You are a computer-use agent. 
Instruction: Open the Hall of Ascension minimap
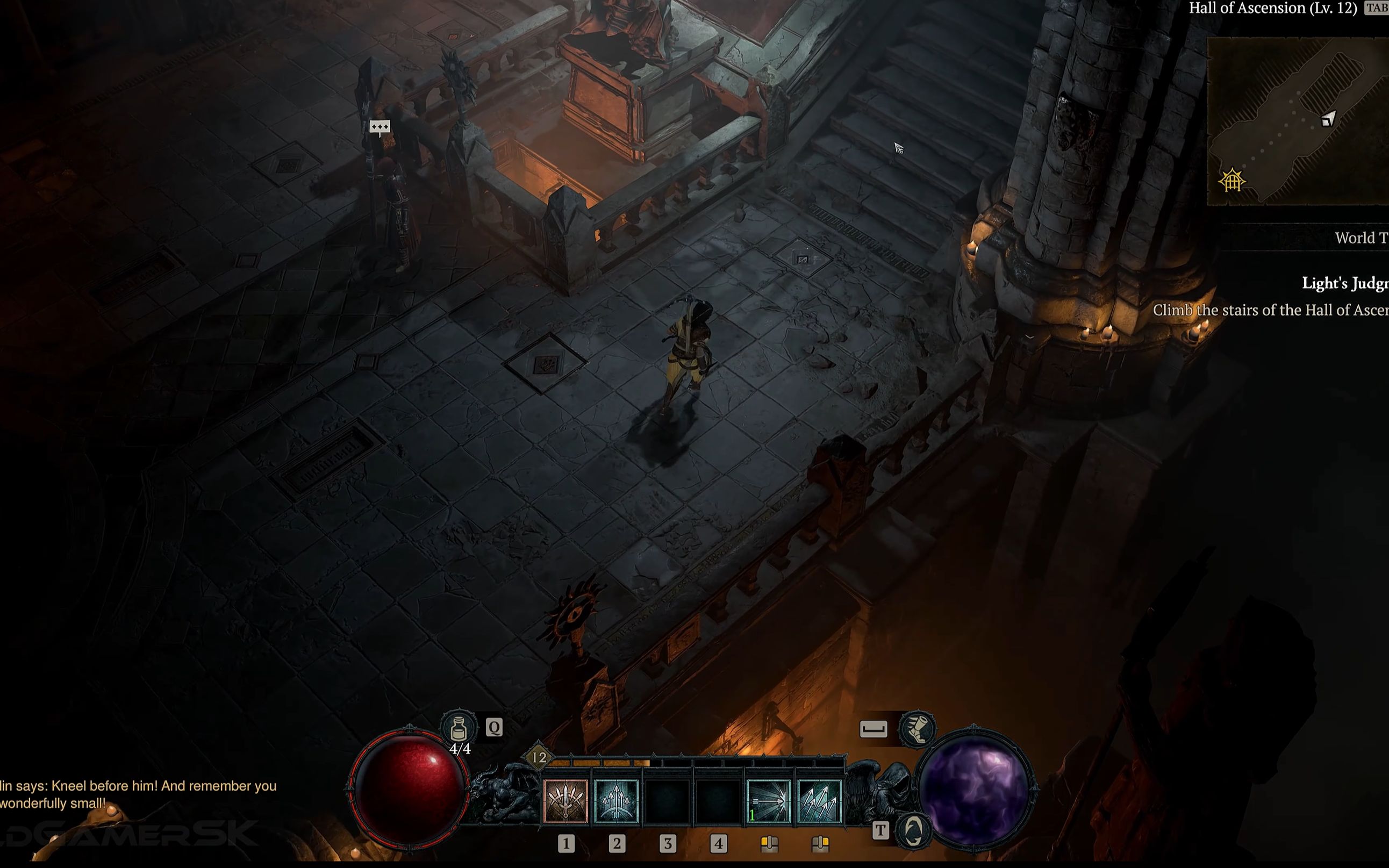coord(1298,120)
